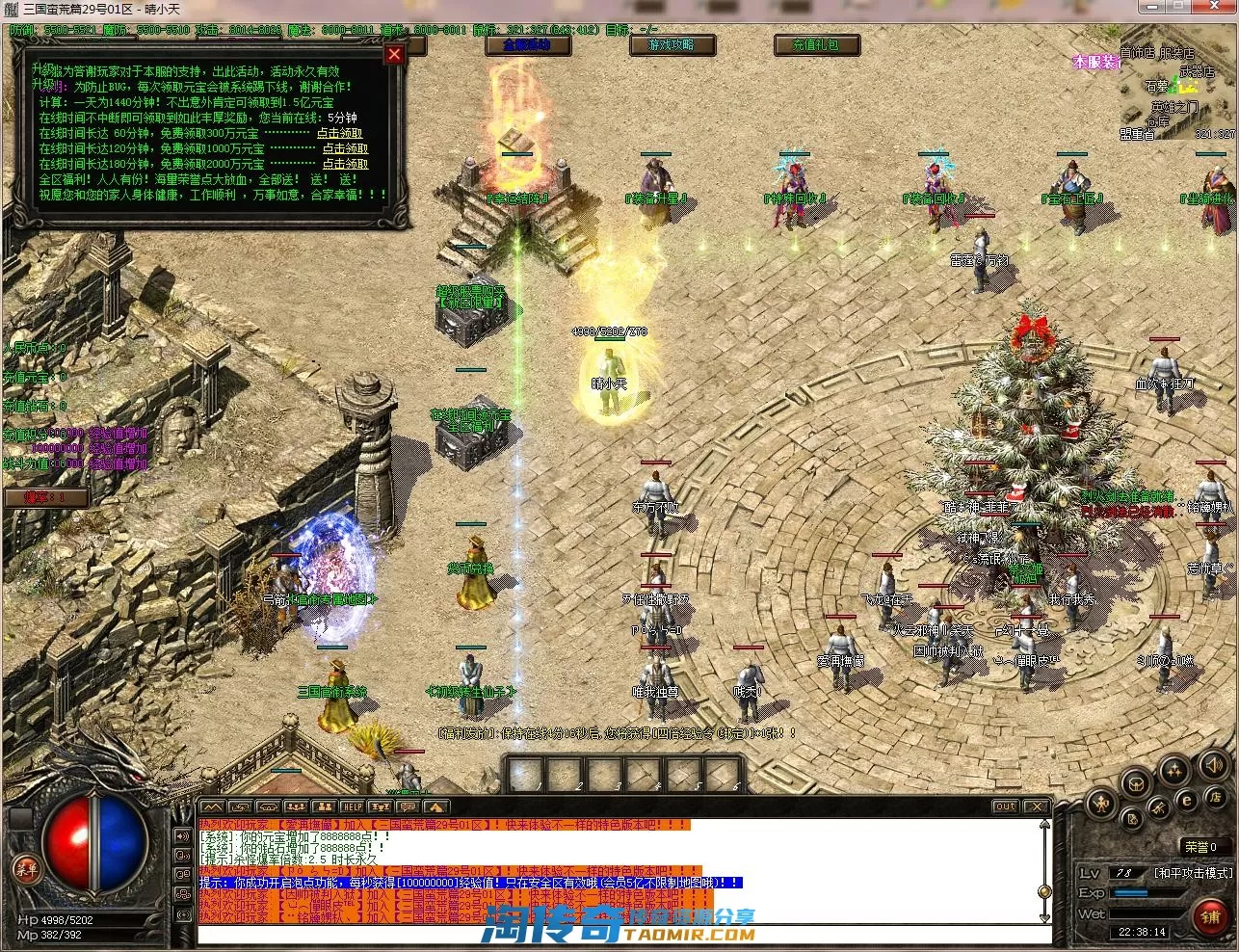Click the OUT button above chat
Viewport: 1239px width, 952px height.
[x=1006, y=807]
